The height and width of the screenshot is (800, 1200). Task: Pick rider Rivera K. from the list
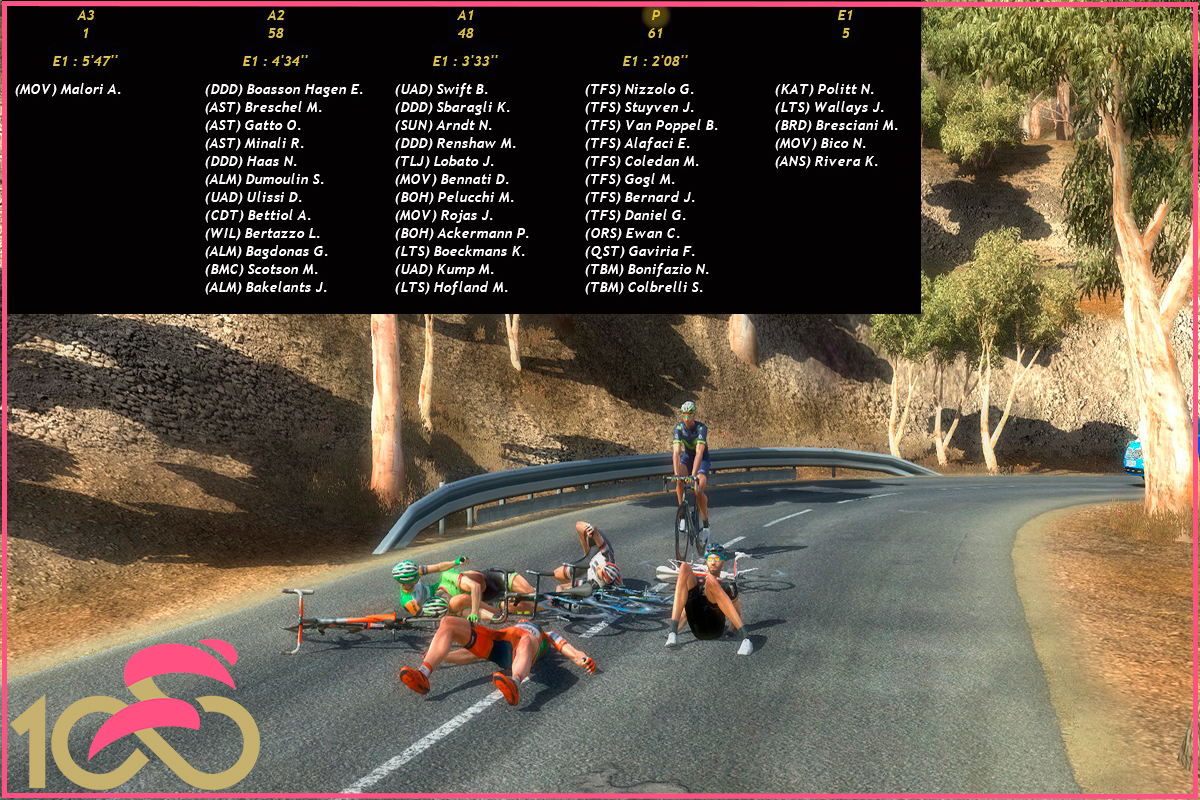(x=826, y=162)
